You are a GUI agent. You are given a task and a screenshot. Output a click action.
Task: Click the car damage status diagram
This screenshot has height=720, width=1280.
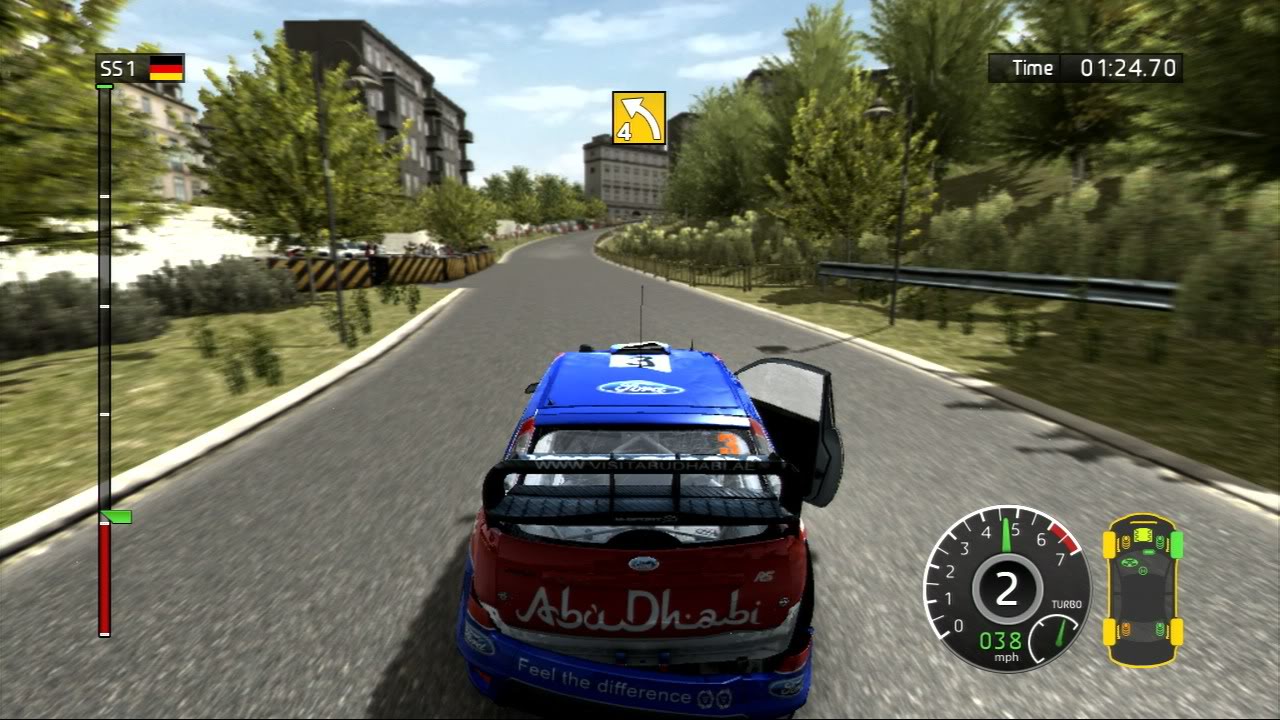[x=1143, y=590]
